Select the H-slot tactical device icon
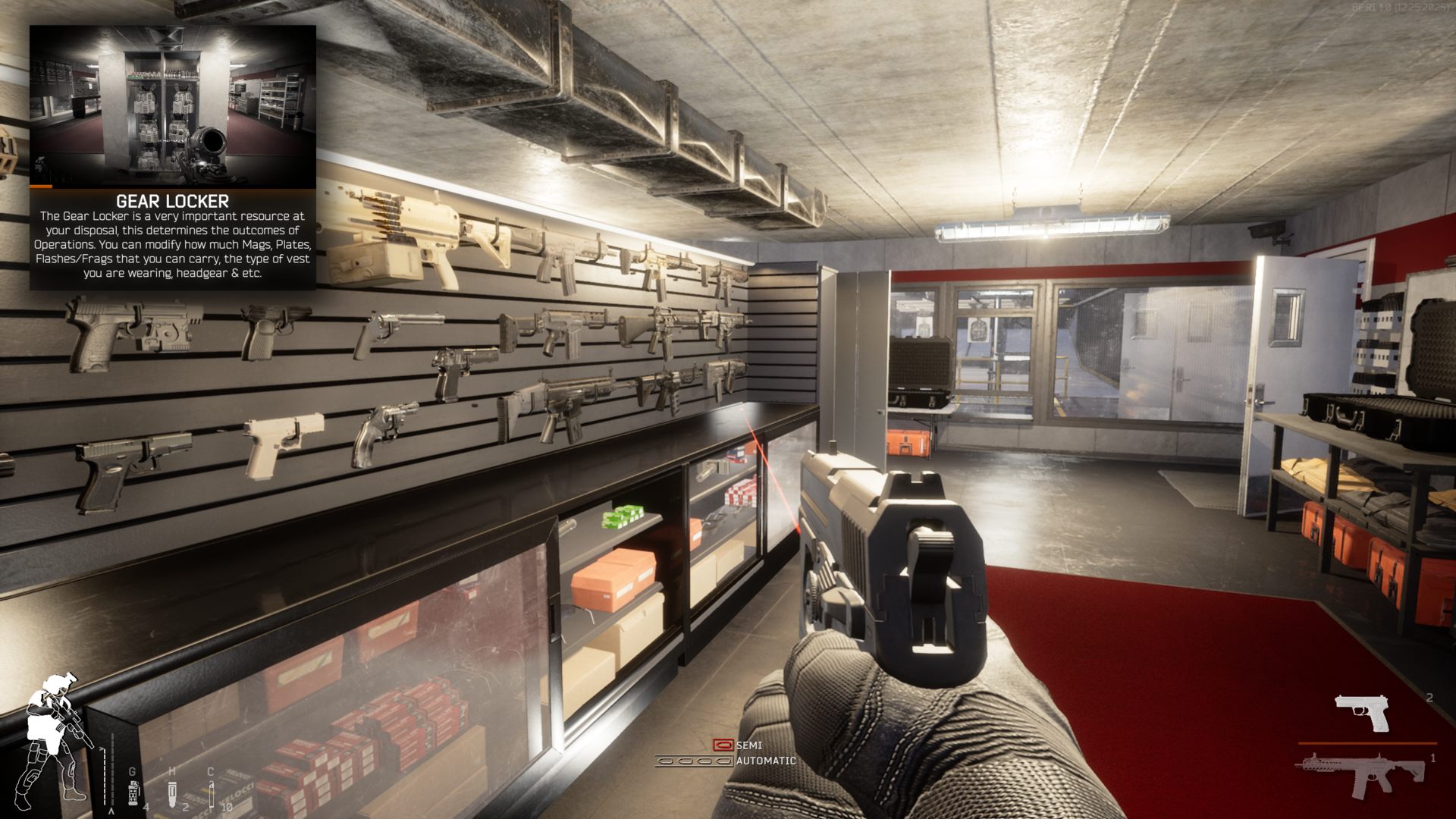 tap(172, 795)
